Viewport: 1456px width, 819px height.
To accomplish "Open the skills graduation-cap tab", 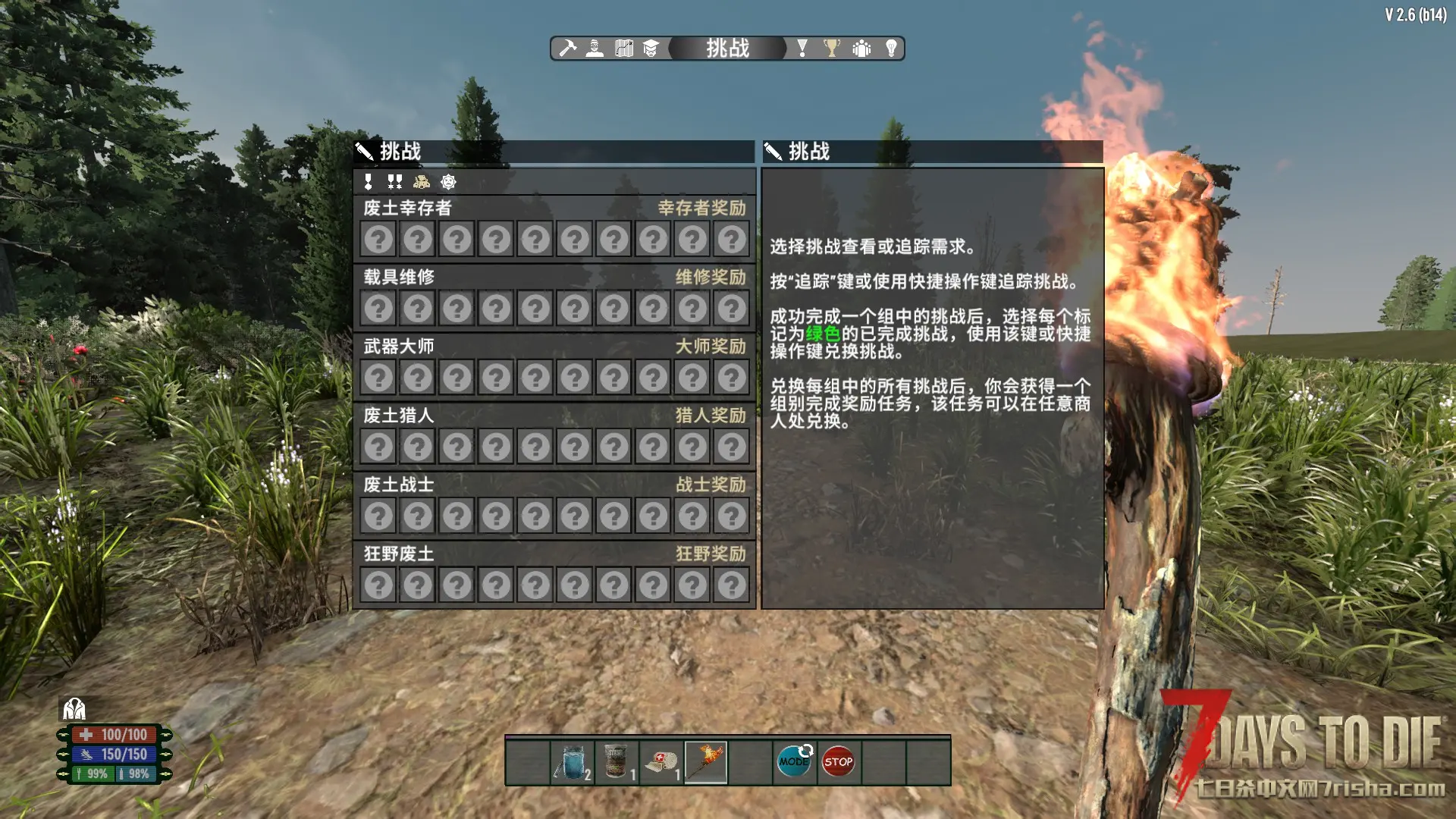I will (x=651, y=49).
